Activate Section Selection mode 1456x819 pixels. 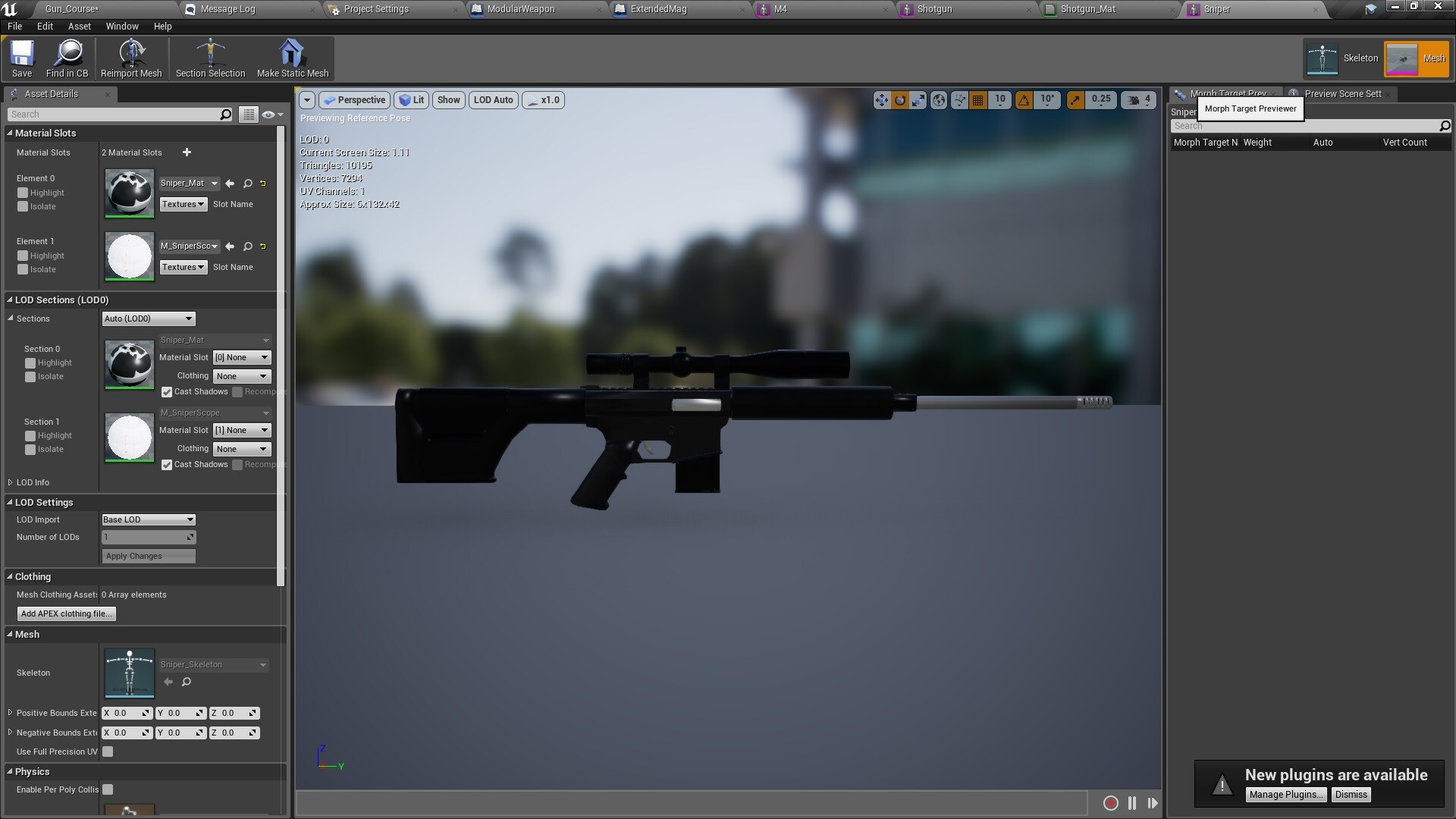210,58
